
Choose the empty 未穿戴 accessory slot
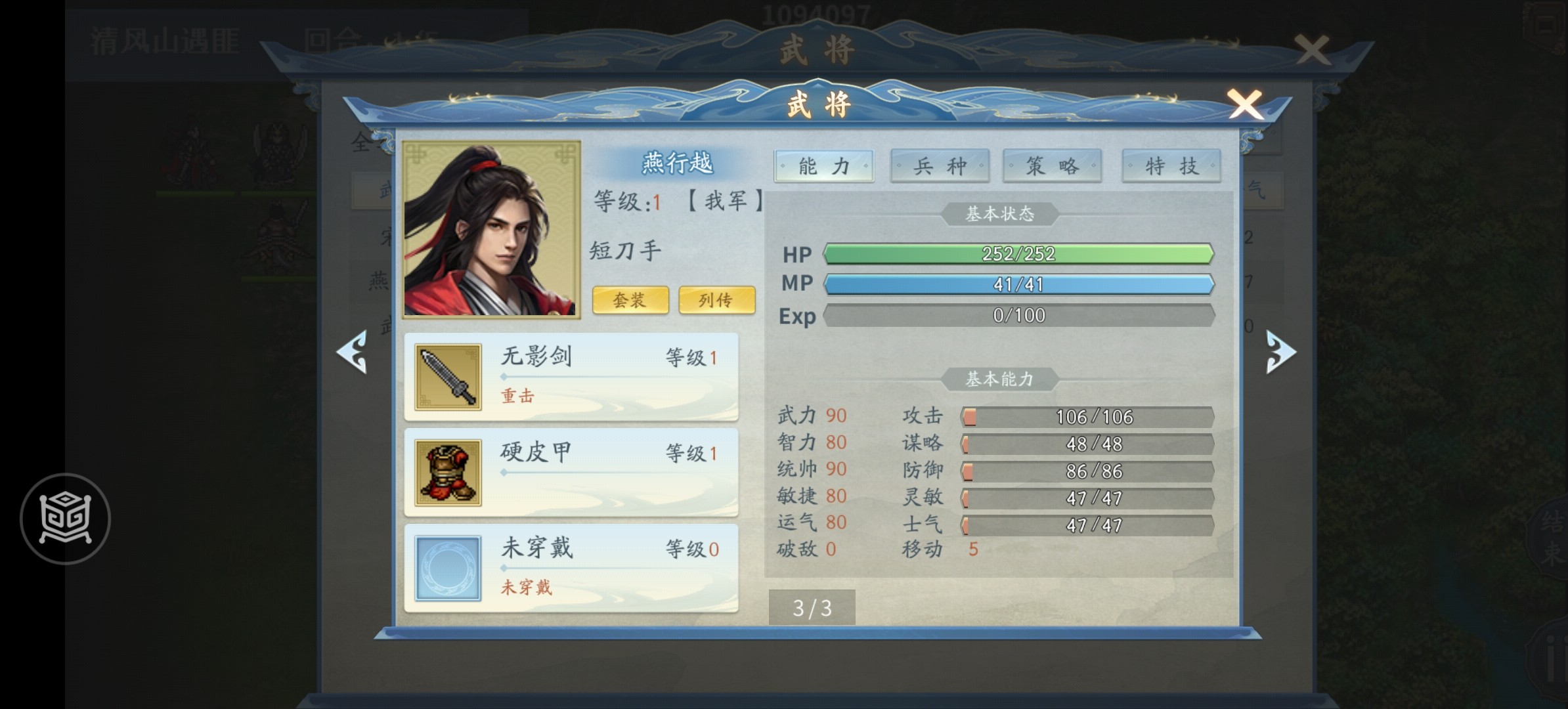[x=571, y=568]
